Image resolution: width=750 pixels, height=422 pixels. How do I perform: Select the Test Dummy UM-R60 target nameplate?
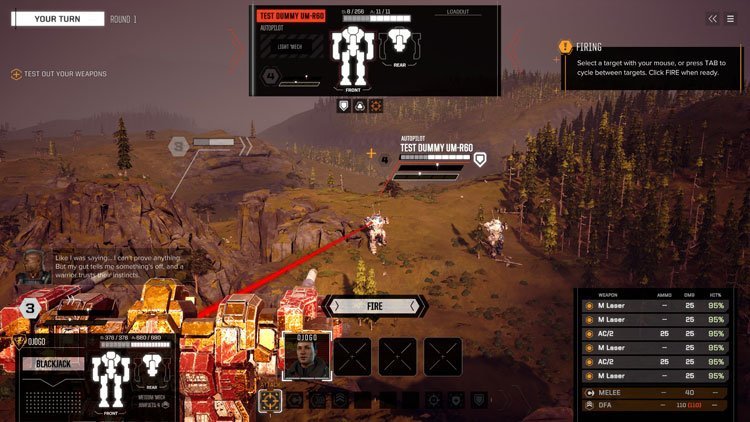click(x=437, y=145)
